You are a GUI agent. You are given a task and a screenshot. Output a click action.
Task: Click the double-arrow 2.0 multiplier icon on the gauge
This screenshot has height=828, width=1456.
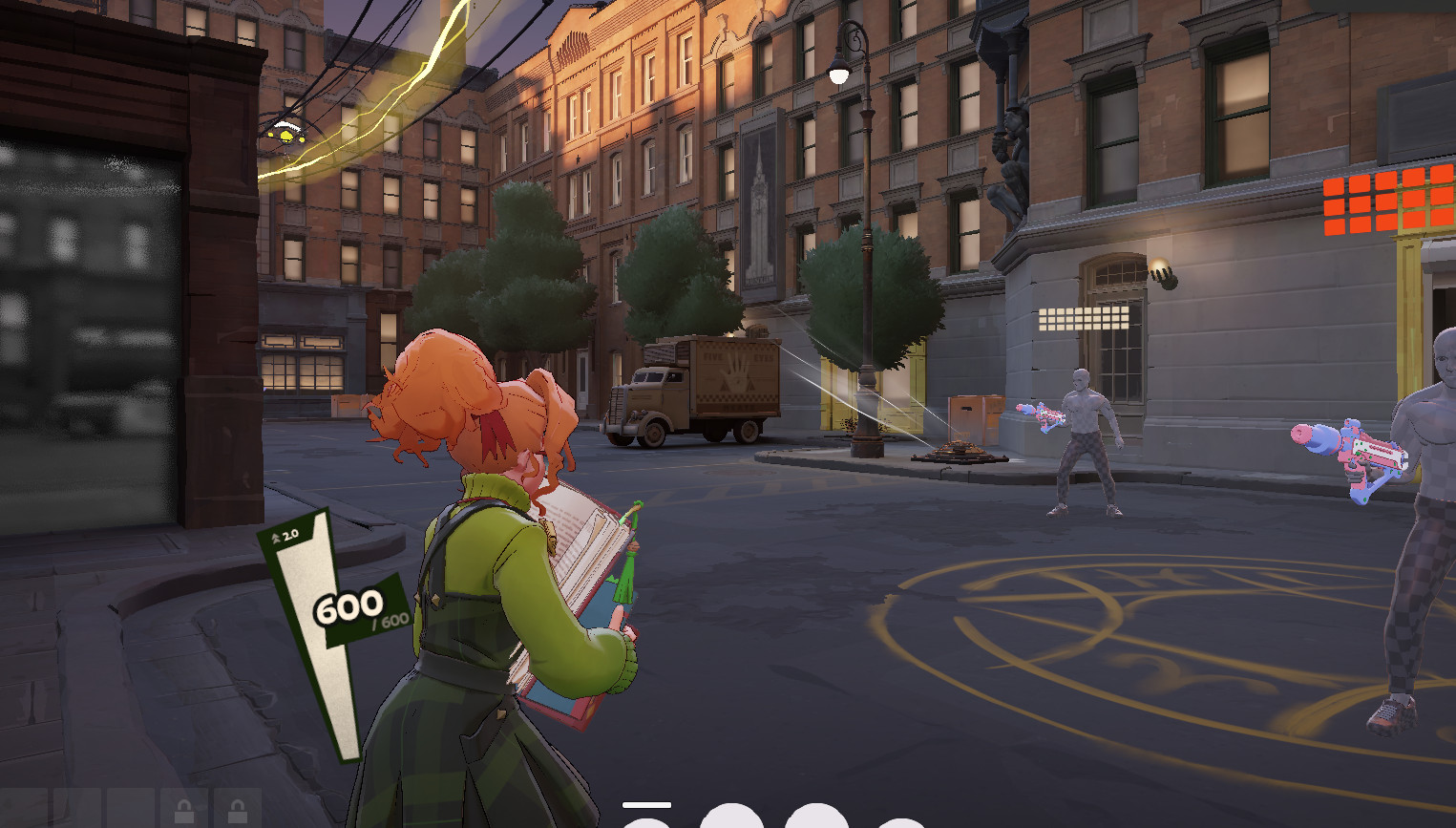282,537
